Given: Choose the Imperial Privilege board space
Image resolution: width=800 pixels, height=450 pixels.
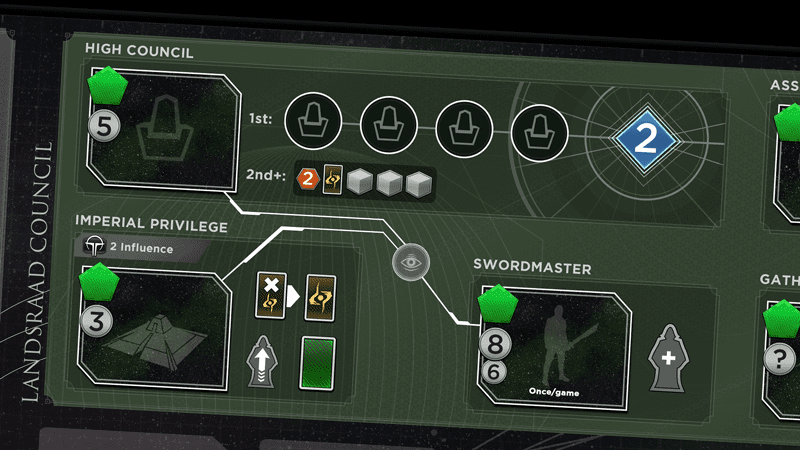Looking at the screenshot, I should point(152,329).
